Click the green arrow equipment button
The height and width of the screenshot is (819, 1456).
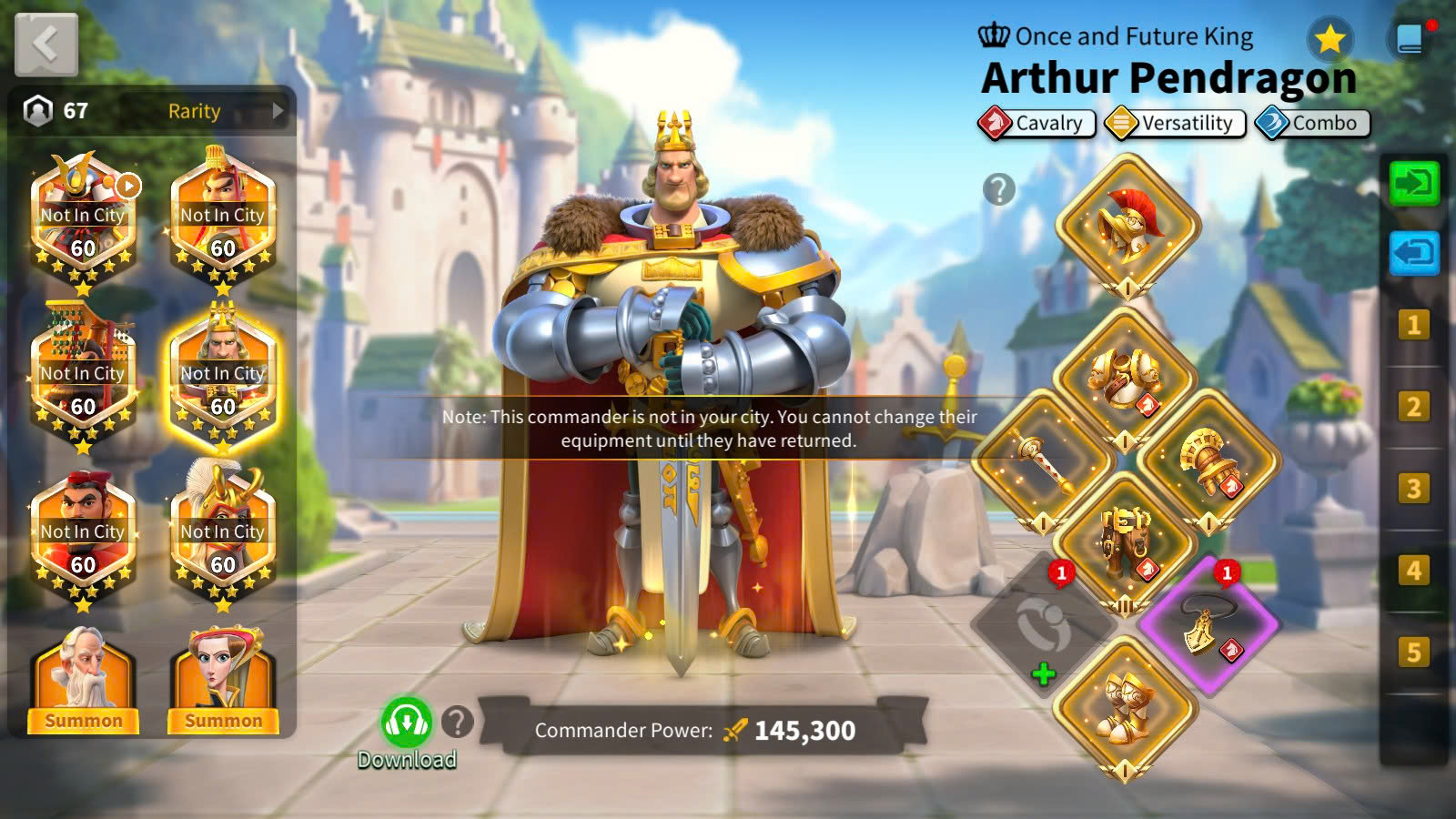pyautogui.click(x=1413, y=184)
